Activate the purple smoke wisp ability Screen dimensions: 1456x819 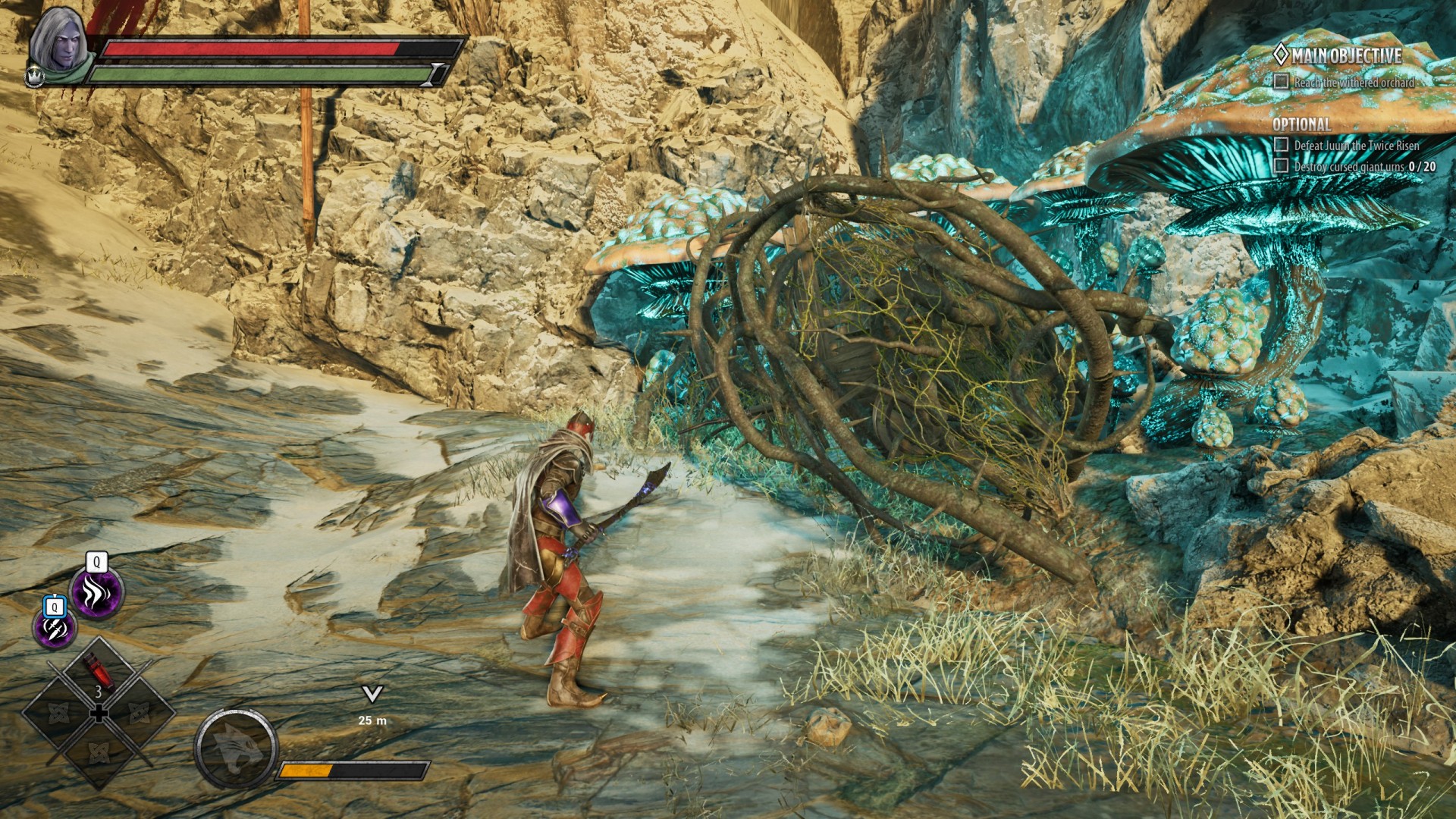tap(96, 592)
